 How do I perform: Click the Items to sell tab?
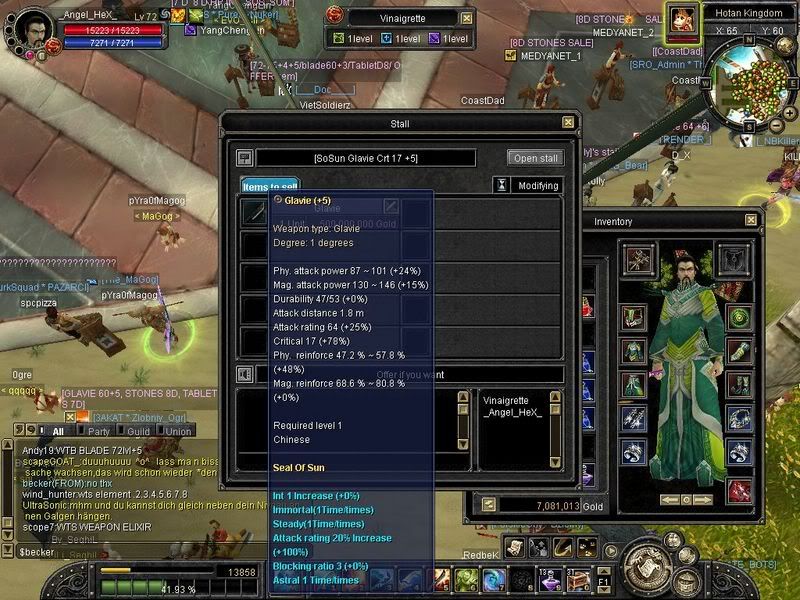[x=269, y=186]
